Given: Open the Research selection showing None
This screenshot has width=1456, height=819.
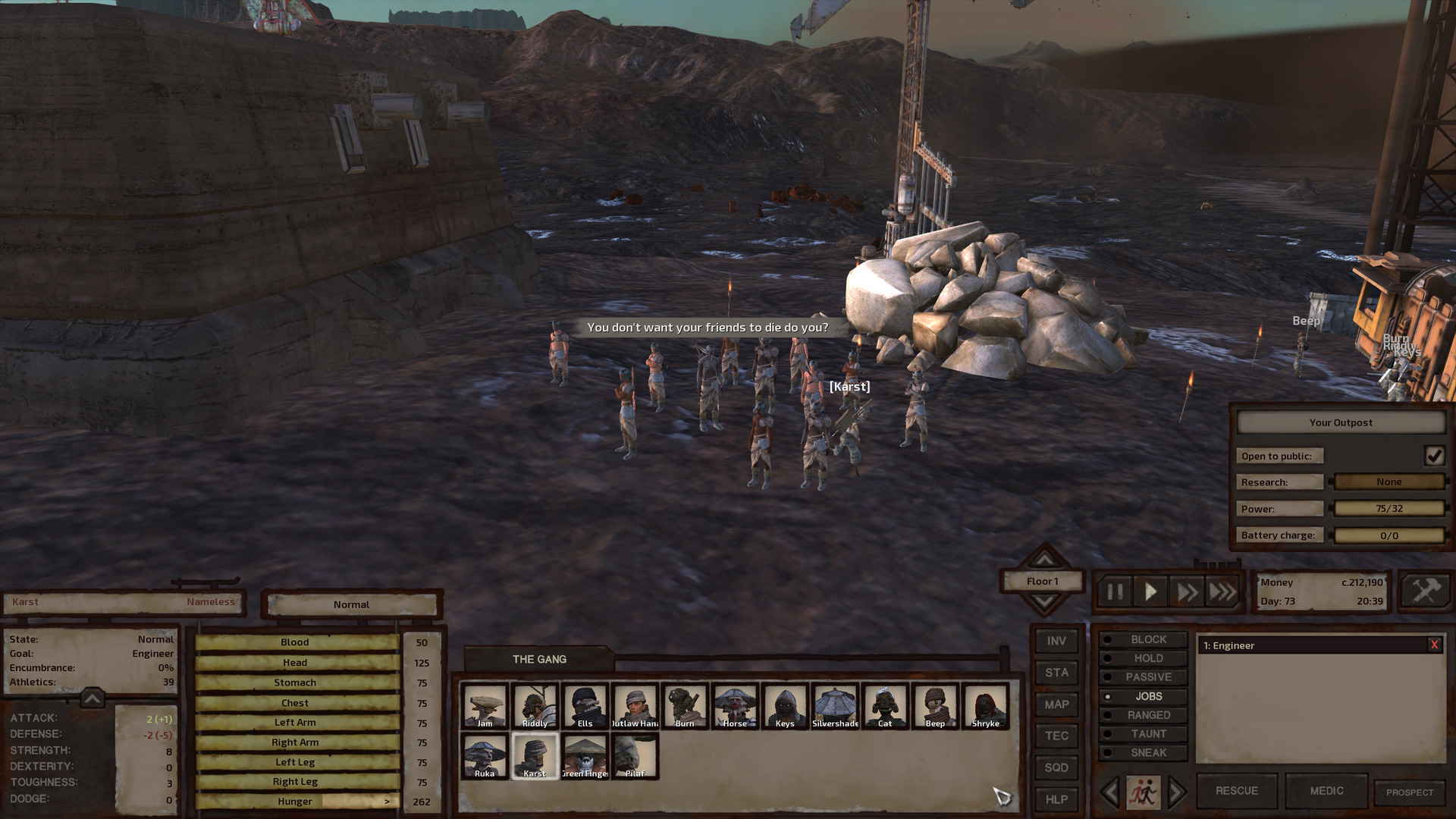Looking at the screenshot, I should pos(1390,482).
